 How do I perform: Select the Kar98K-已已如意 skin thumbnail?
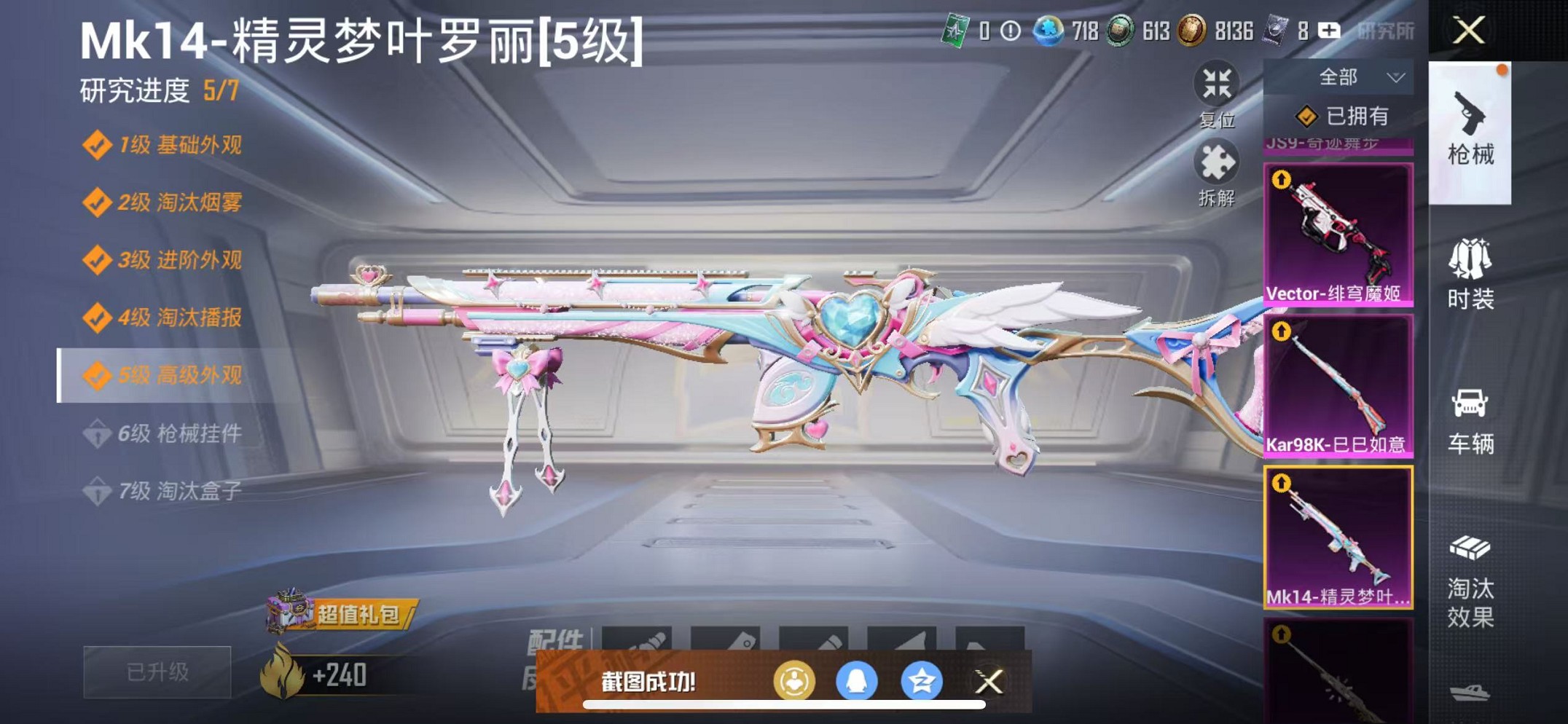[1339, 386]
